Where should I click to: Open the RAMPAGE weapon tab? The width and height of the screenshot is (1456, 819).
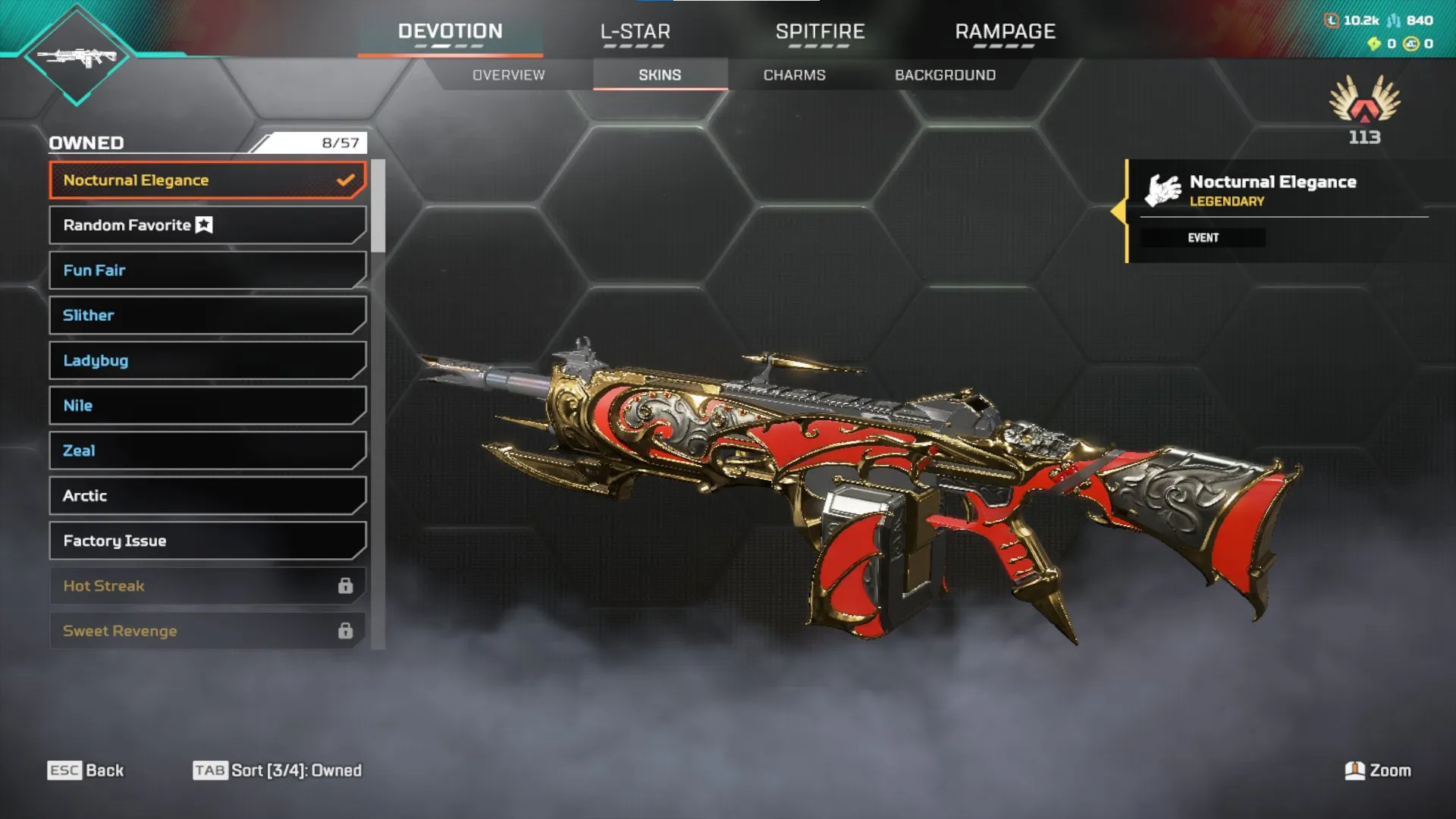click(1005, 32)
